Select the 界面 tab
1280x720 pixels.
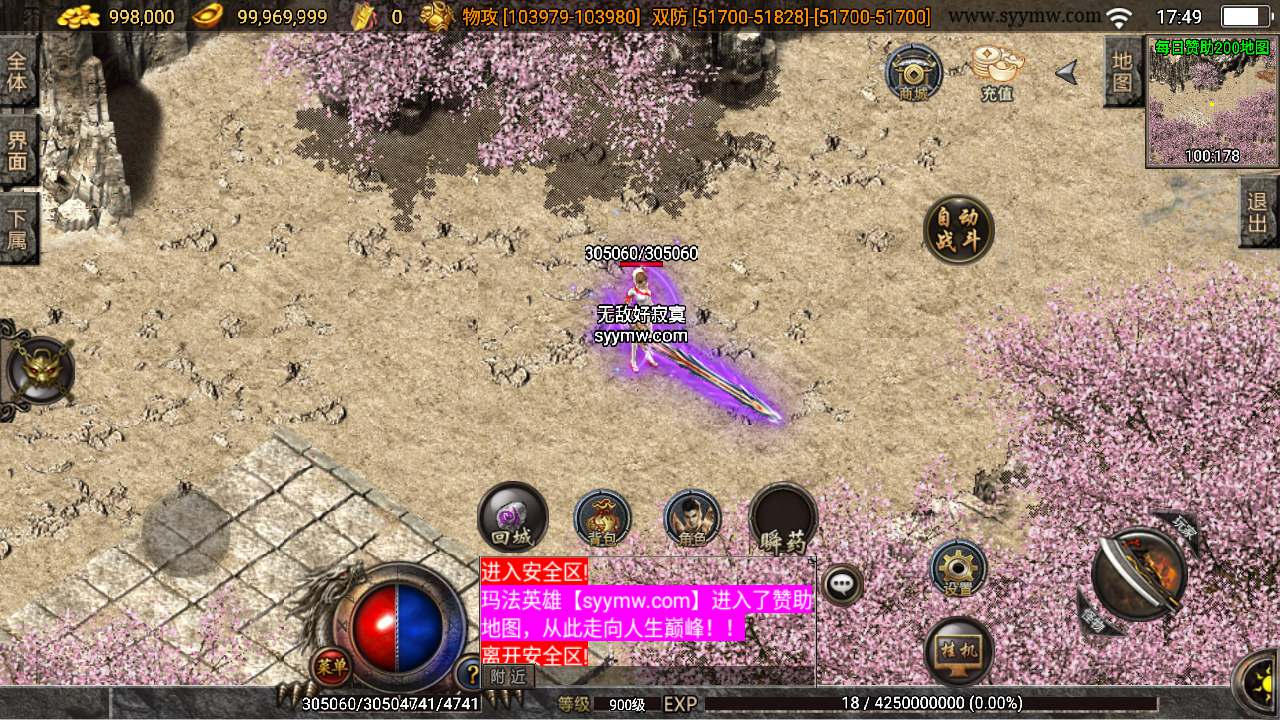17,151
